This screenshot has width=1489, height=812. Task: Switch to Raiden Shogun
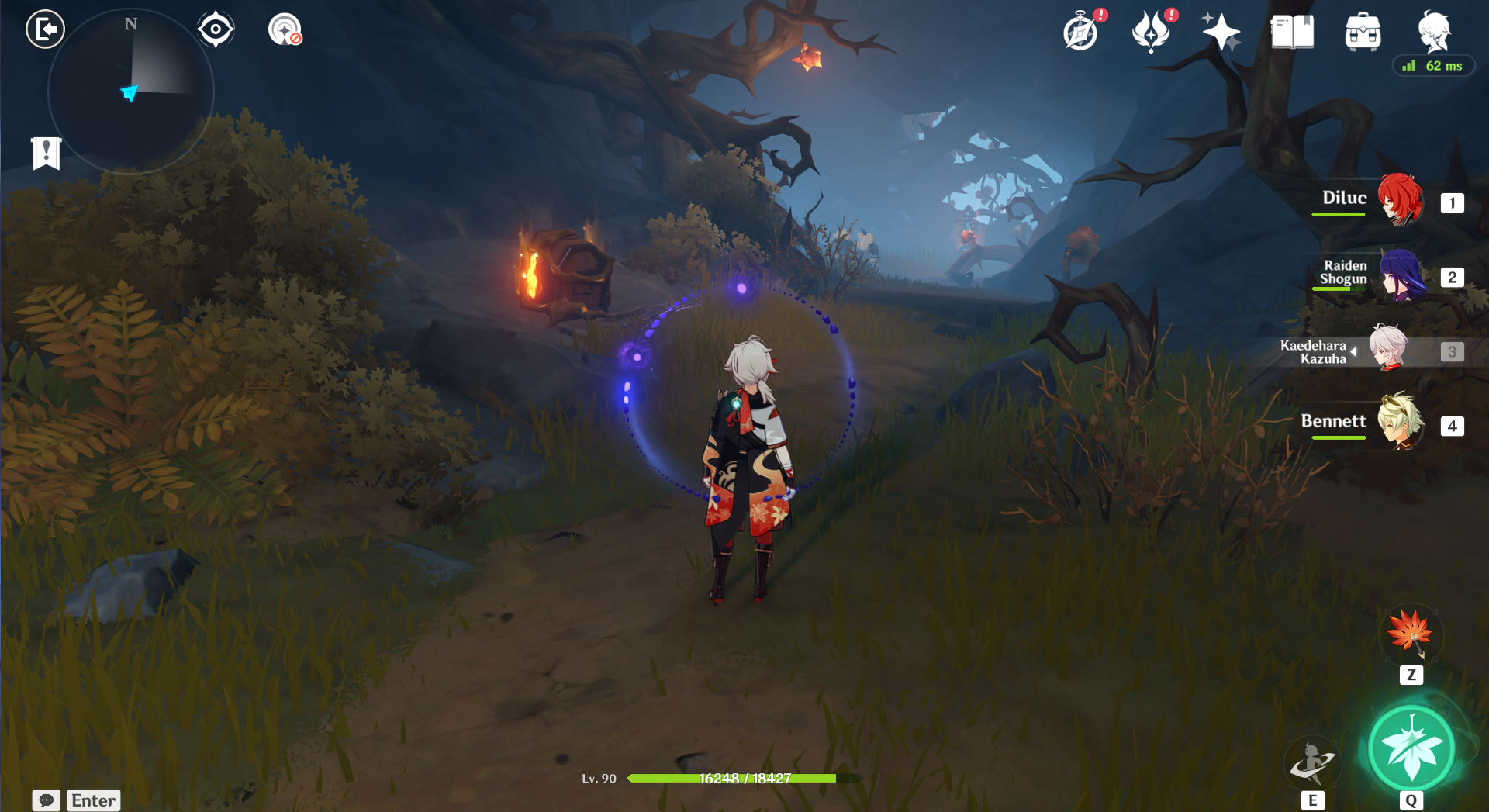(x=1401, y=276)
